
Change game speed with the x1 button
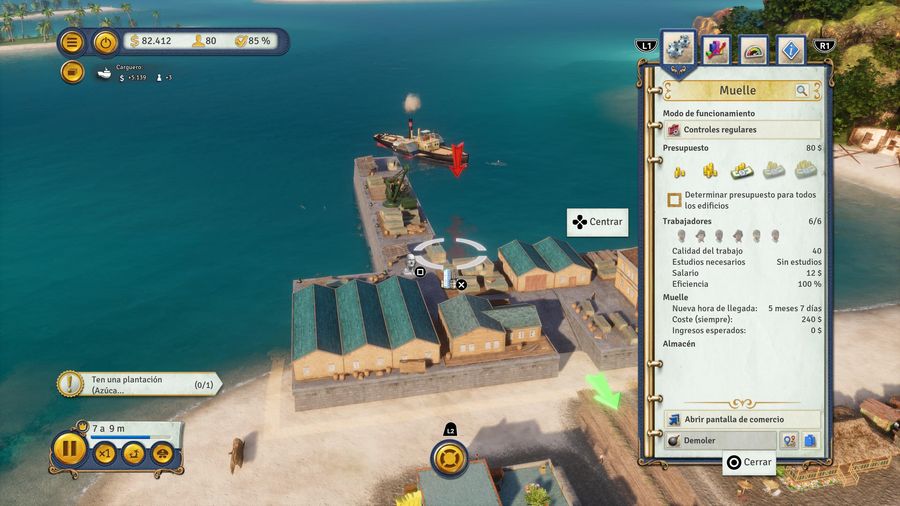pyautogui.click(x=105, y=453)
